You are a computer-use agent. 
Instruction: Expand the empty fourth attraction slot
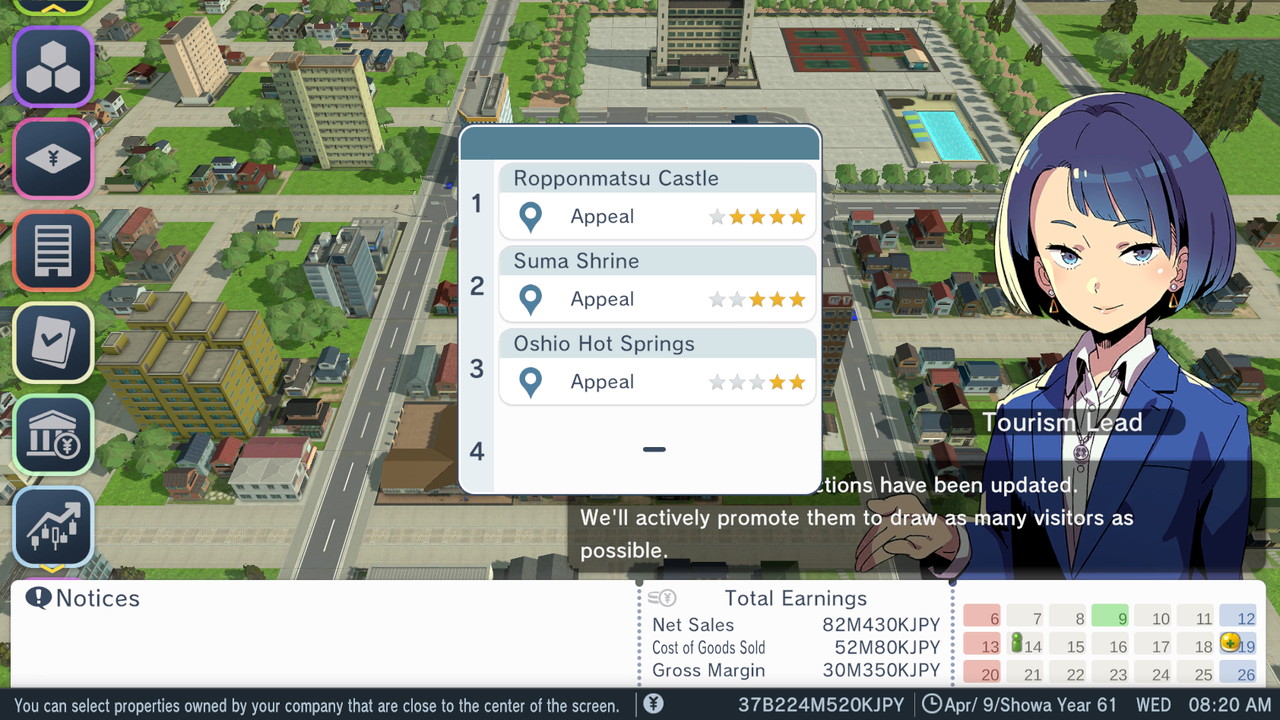tap(655, 450)
